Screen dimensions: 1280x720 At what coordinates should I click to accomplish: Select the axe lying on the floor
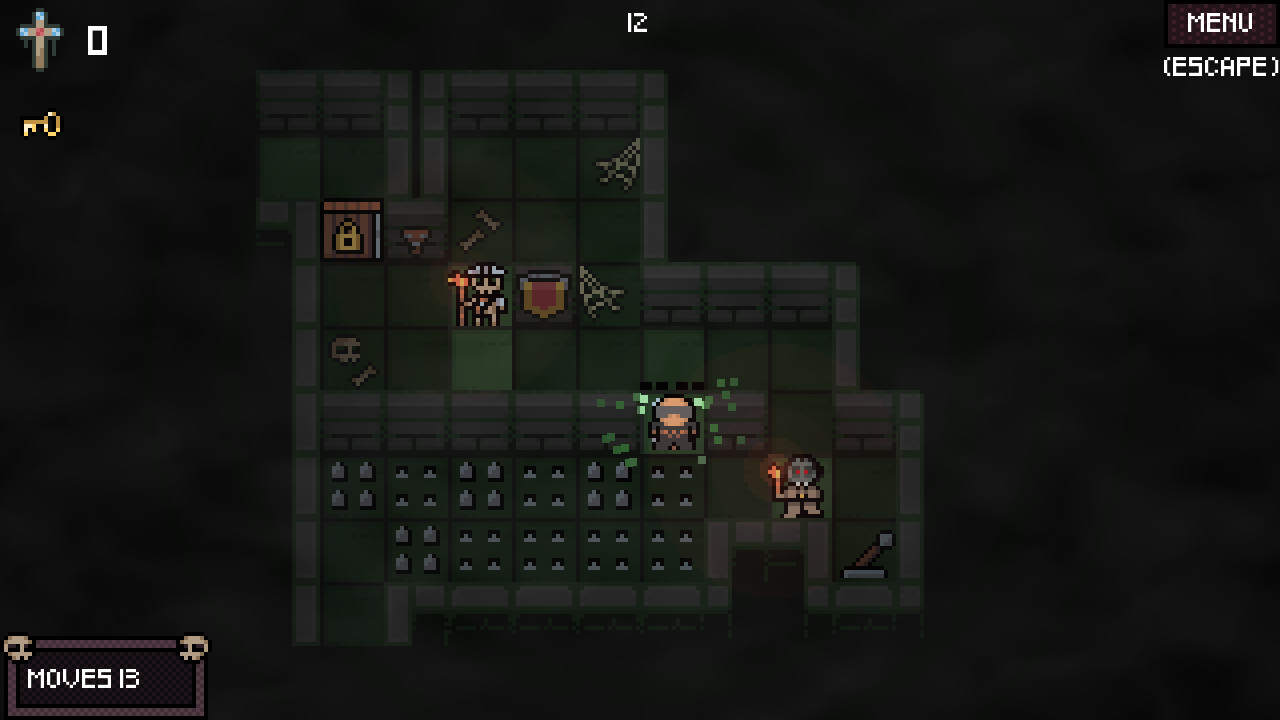(x=868, y=553)
